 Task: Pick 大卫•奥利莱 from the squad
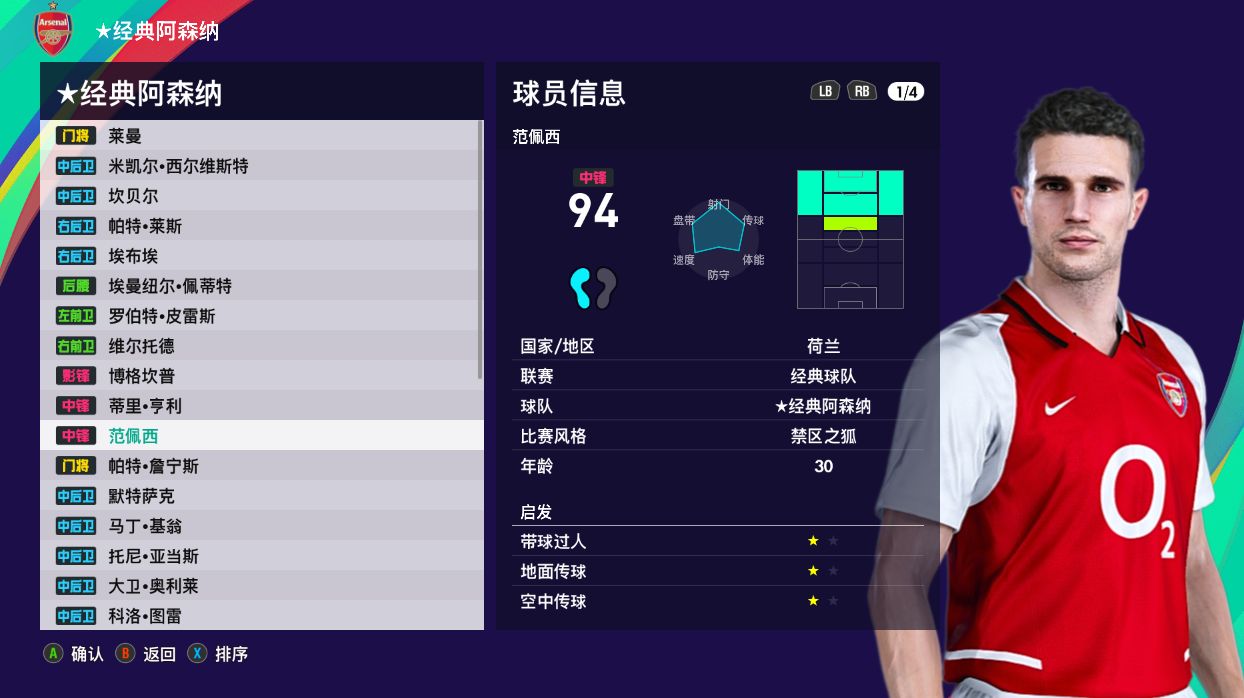point(260,586)
